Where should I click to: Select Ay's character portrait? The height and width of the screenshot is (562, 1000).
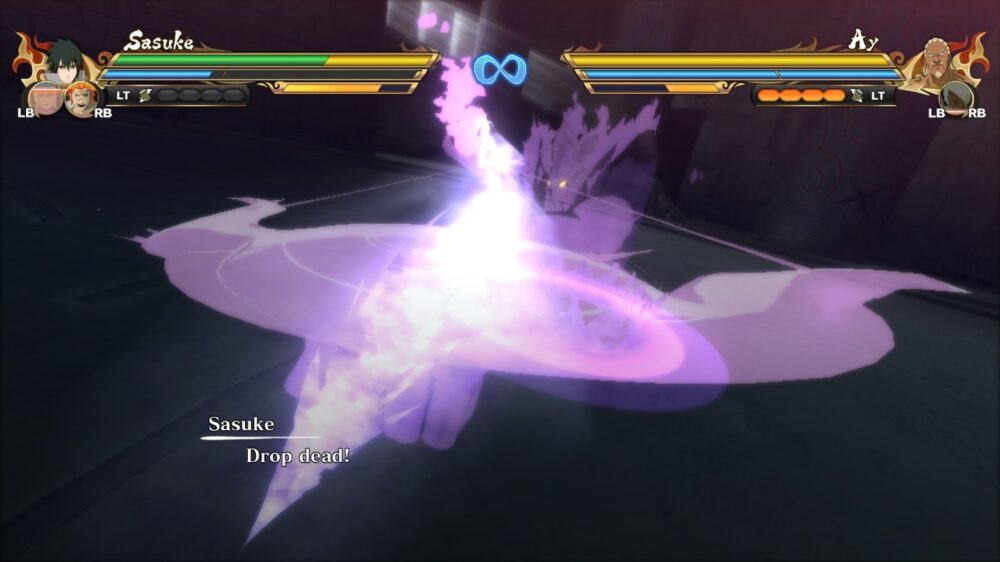(936, 61)
